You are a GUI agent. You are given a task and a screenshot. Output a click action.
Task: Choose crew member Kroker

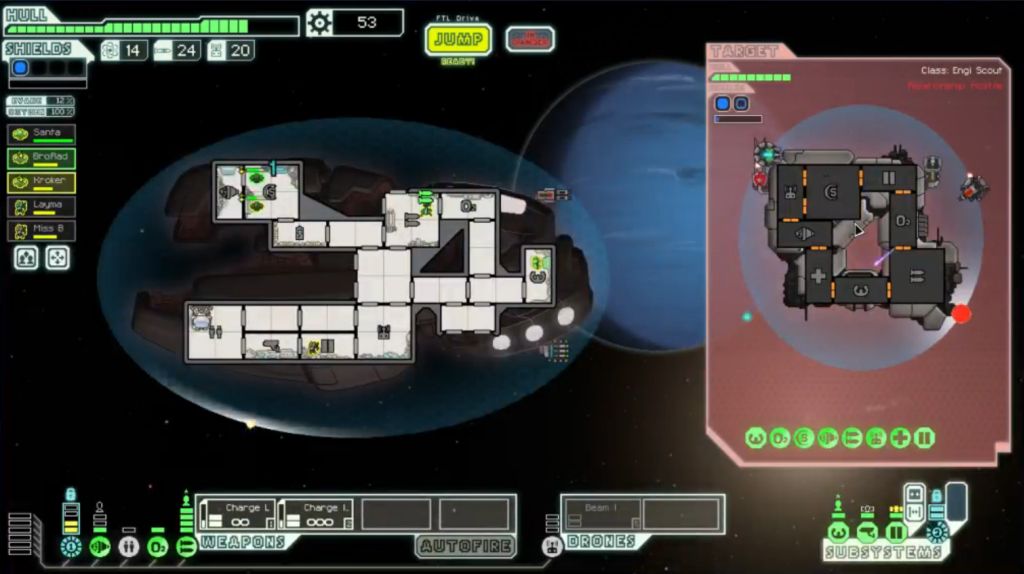[41, 181]
